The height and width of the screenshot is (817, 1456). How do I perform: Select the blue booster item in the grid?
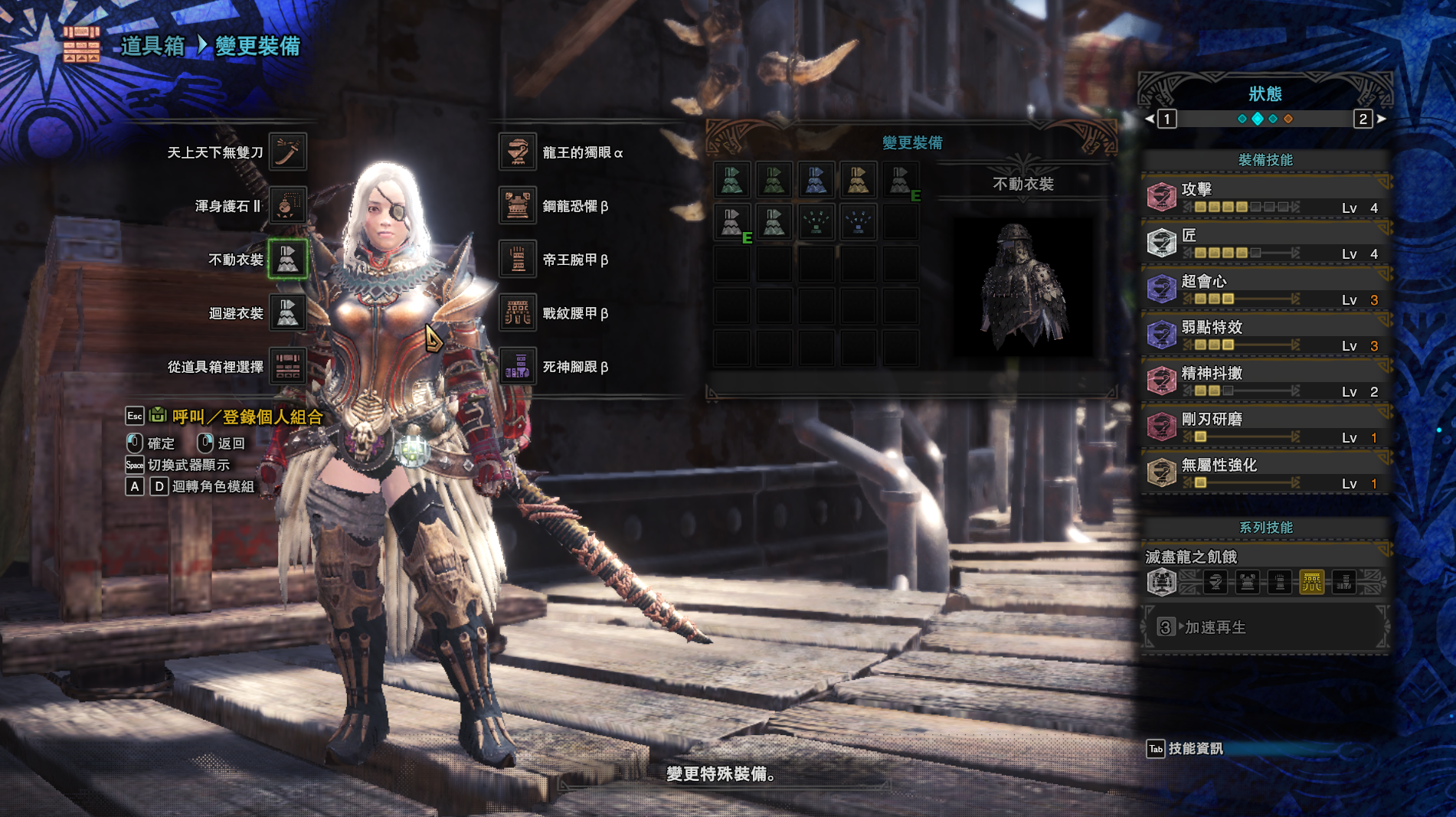(x=858, y=222)
